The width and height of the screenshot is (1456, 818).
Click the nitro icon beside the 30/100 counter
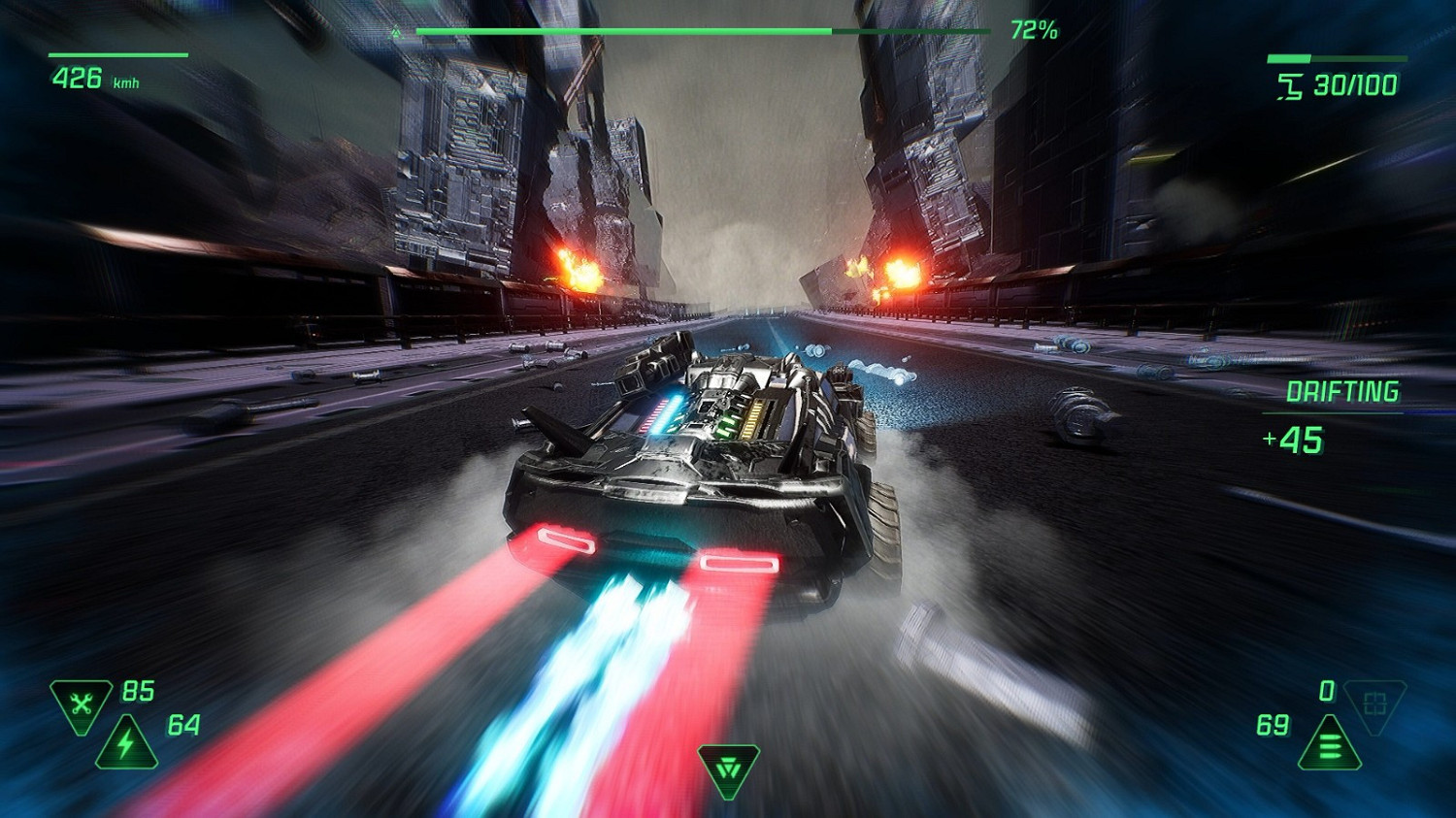[1291, 84]
